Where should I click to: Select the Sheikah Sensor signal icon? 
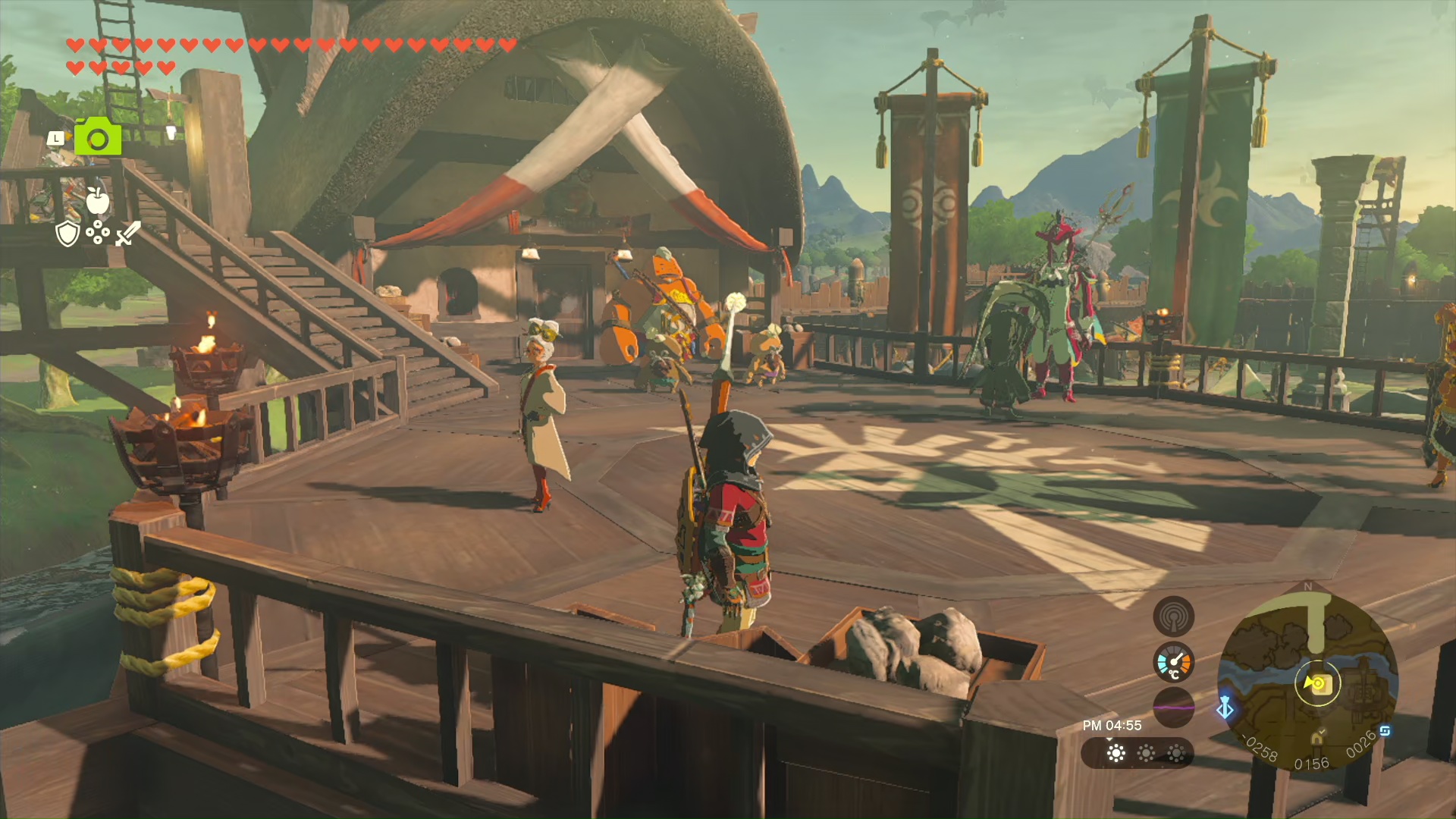1173,616
